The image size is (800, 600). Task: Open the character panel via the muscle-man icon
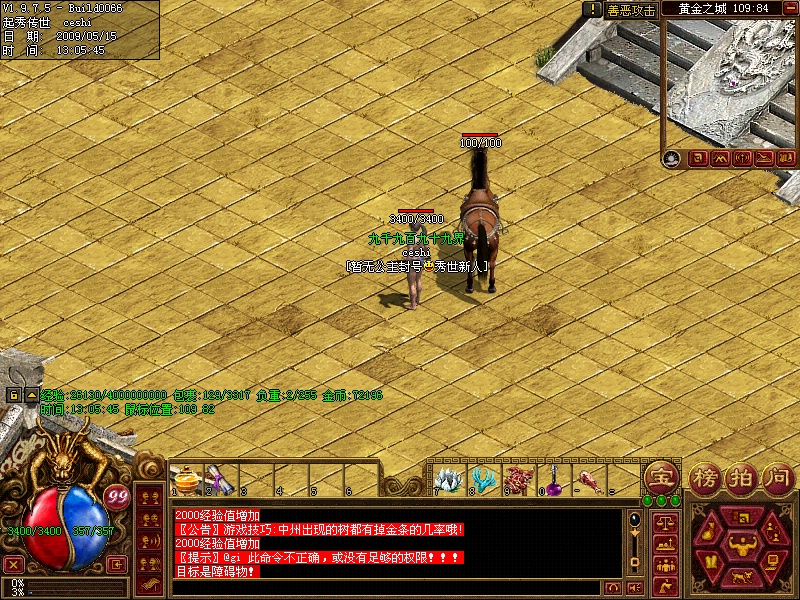(x=743, y=545)
